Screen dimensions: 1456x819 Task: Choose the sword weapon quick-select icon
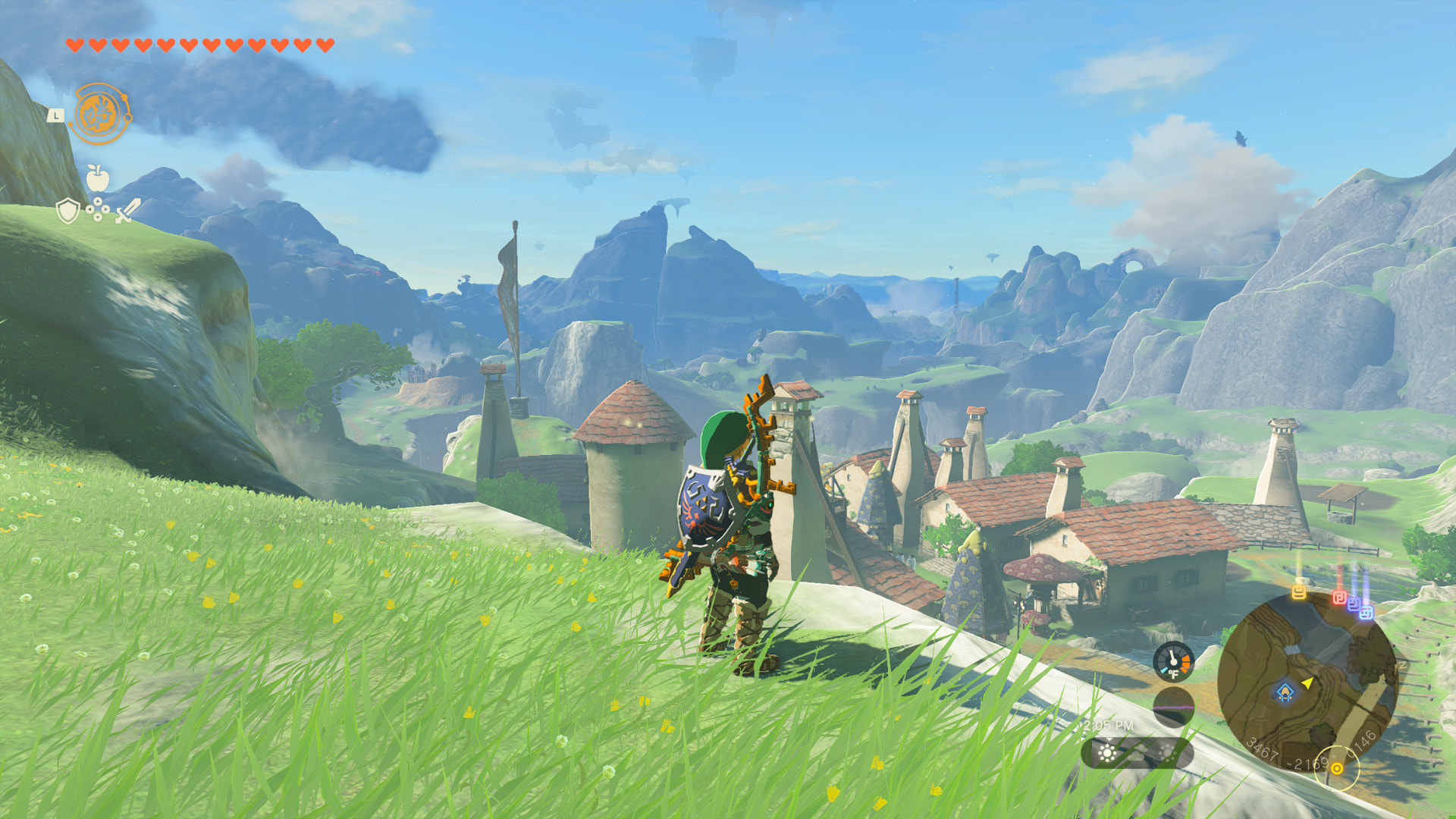pyautogui.click(x=127, y=210)
